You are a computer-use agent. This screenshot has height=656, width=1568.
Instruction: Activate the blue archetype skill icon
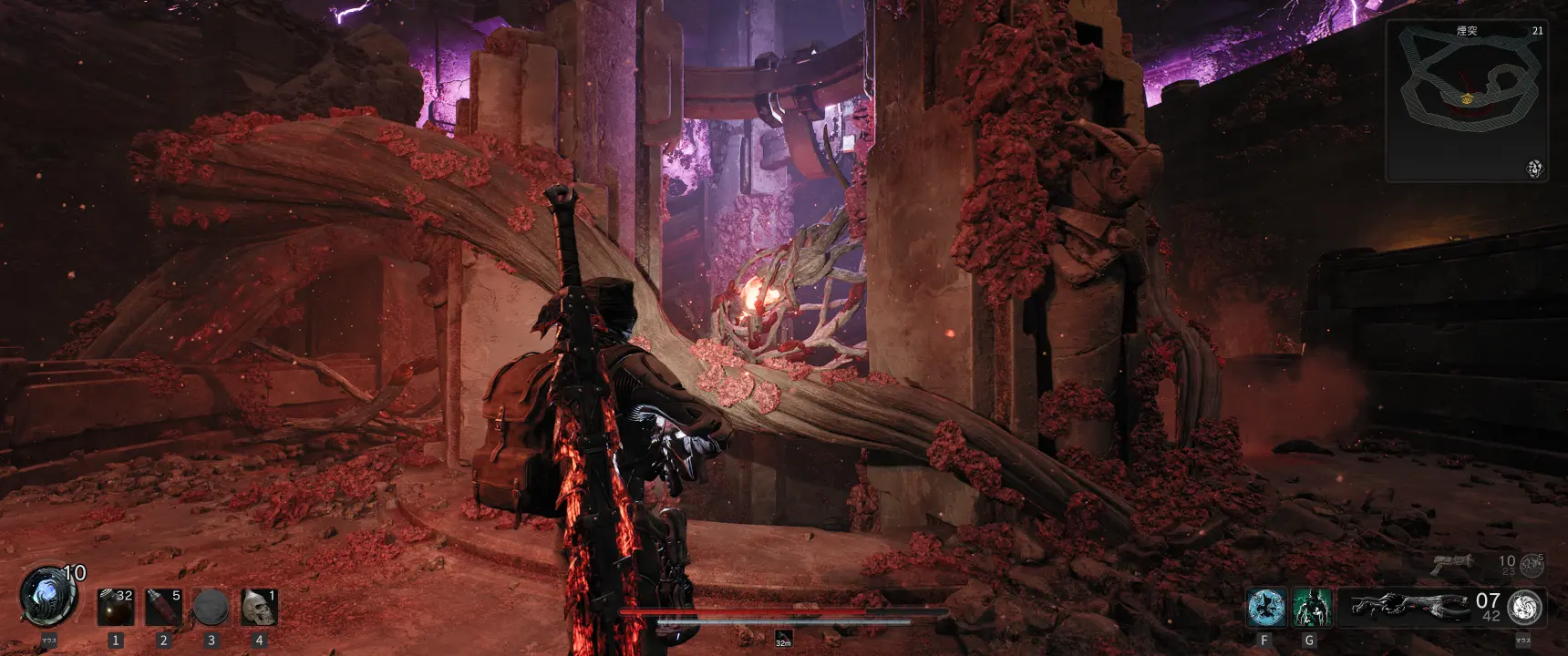point(1265,608)
